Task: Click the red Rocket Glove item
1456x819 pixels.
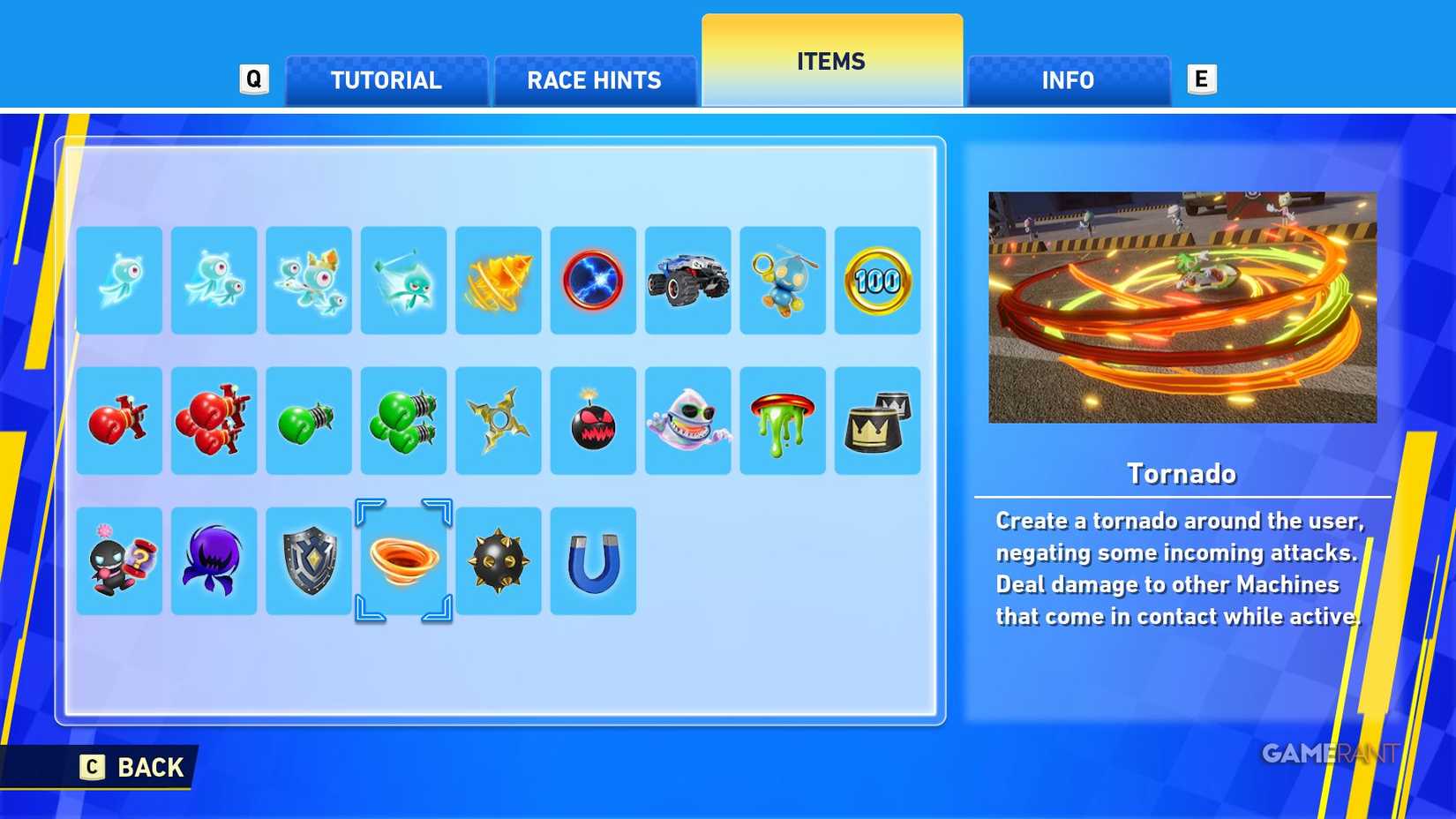Action: click(x=119, y=420)
